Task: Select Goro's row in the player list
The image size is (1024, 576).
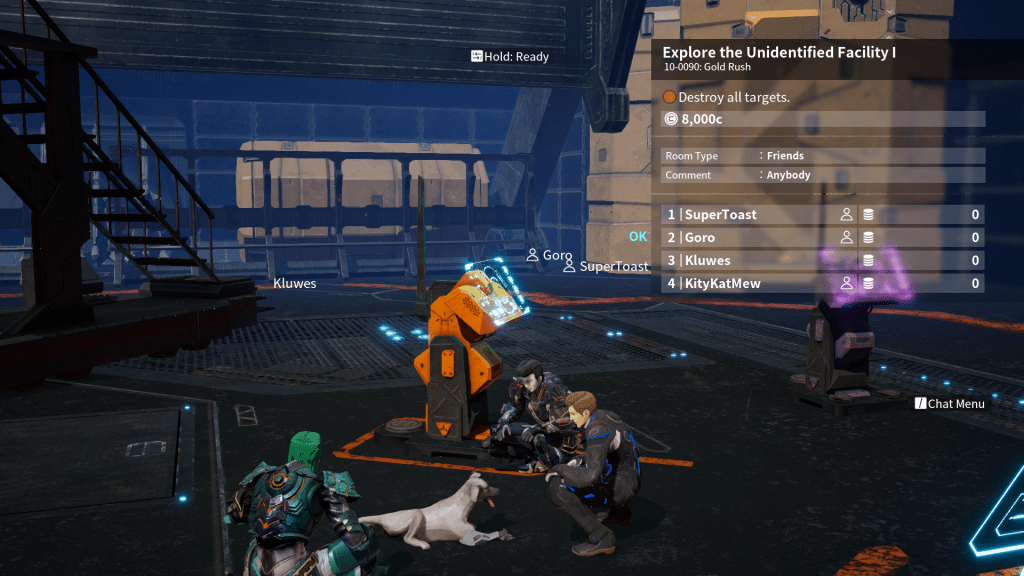Action: (822, 238)
